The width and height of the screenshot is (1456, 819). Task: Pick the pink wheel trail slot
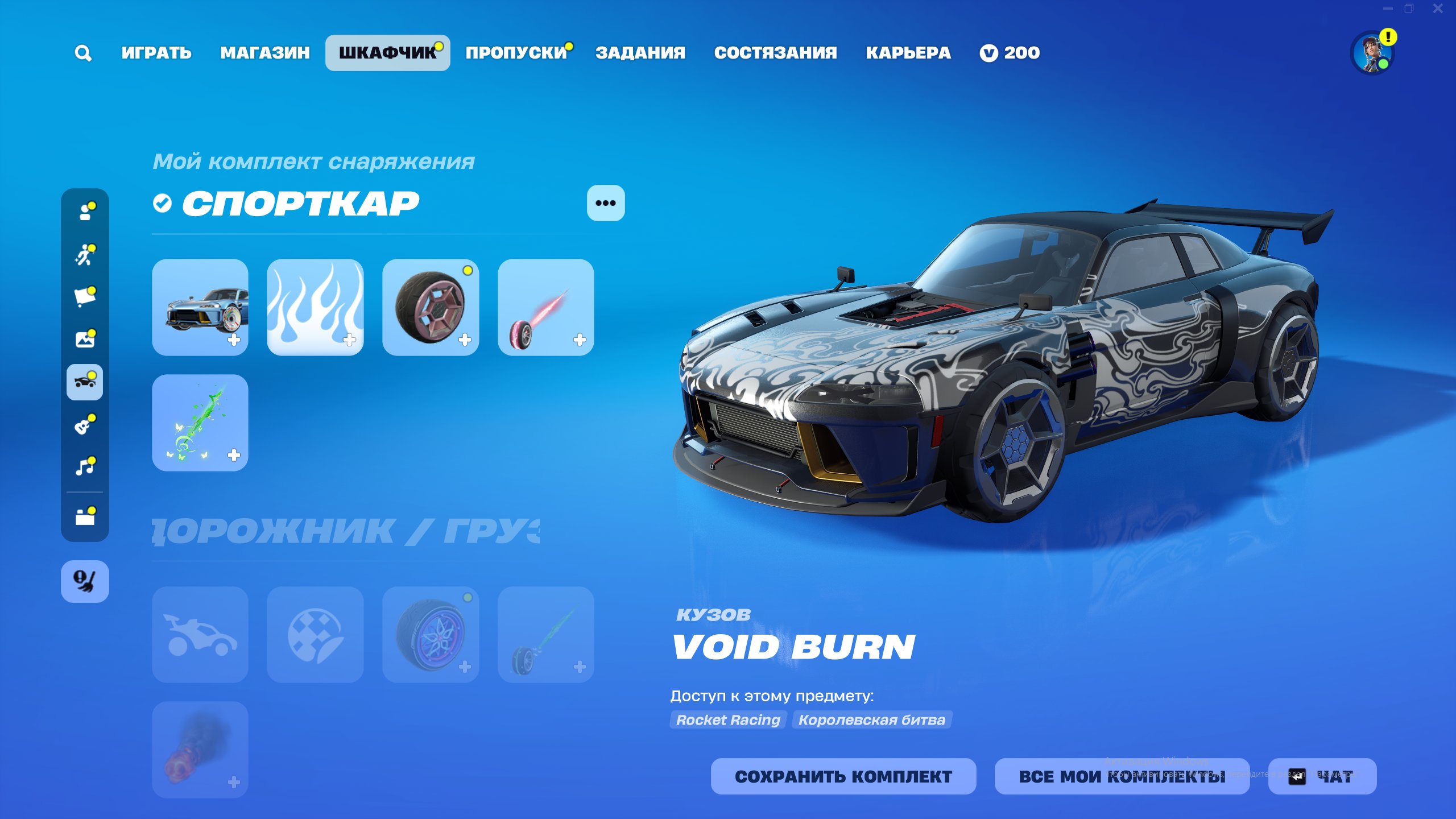(546, 308)
